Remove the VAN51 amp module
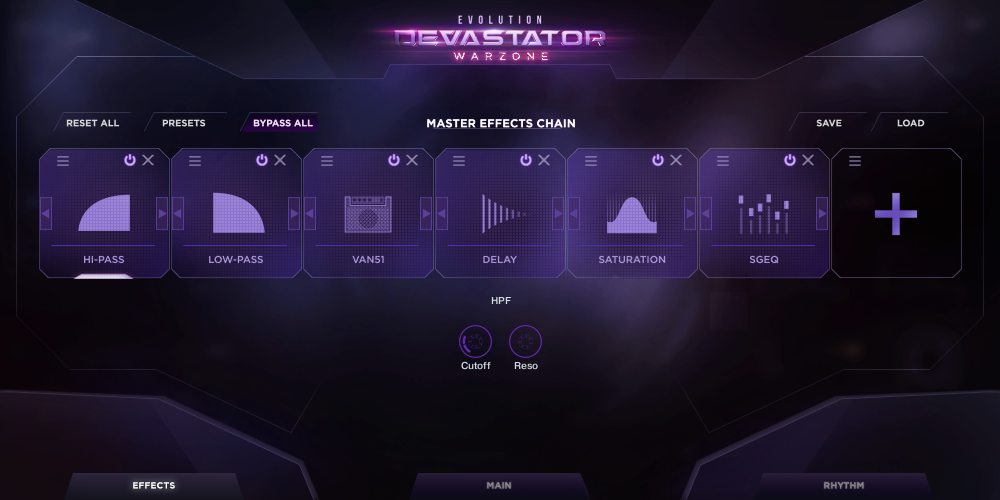 (x=412, y=160)
